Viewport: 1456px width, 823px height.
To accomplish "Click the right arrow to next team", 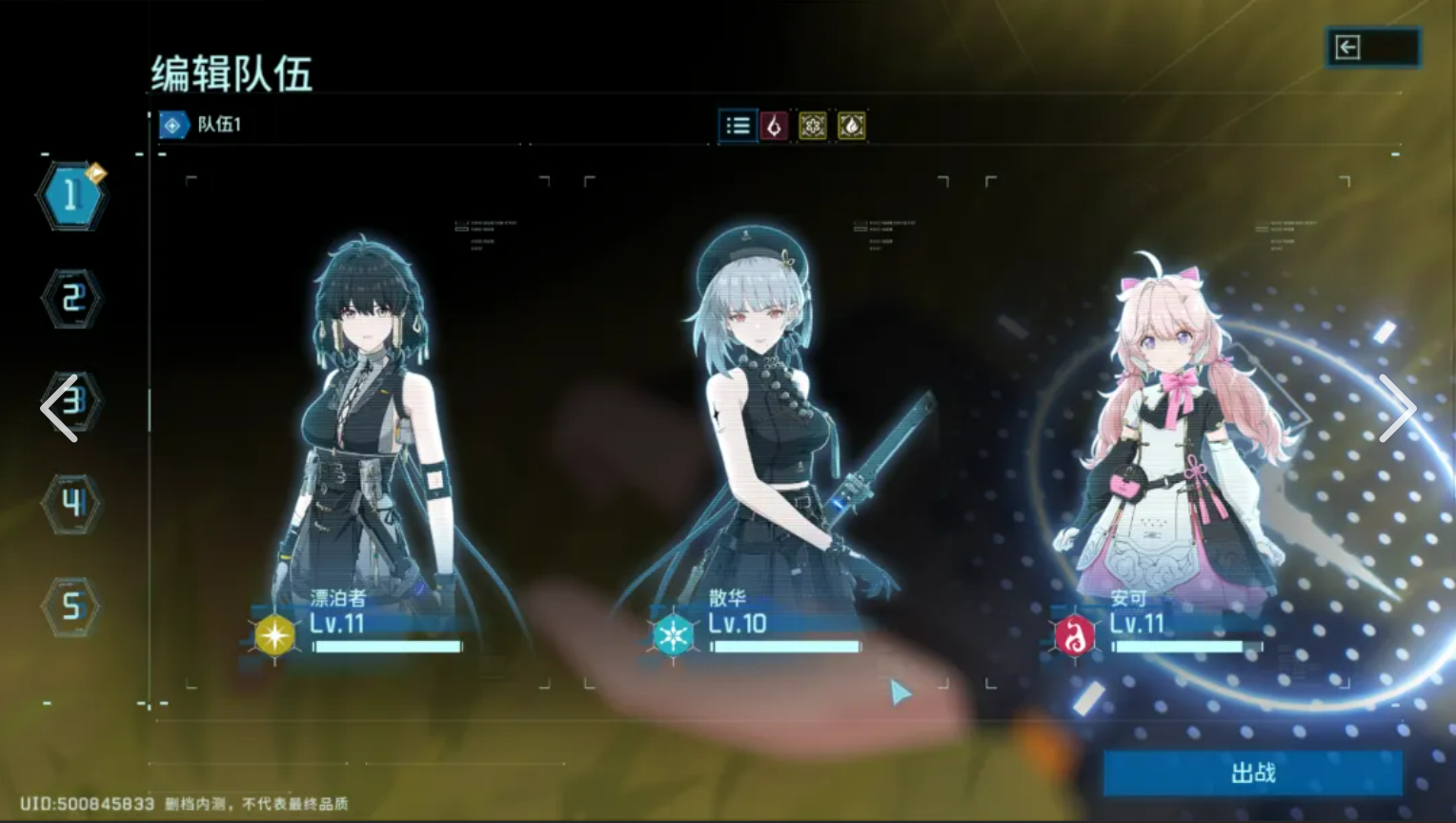I will 1397,409.
